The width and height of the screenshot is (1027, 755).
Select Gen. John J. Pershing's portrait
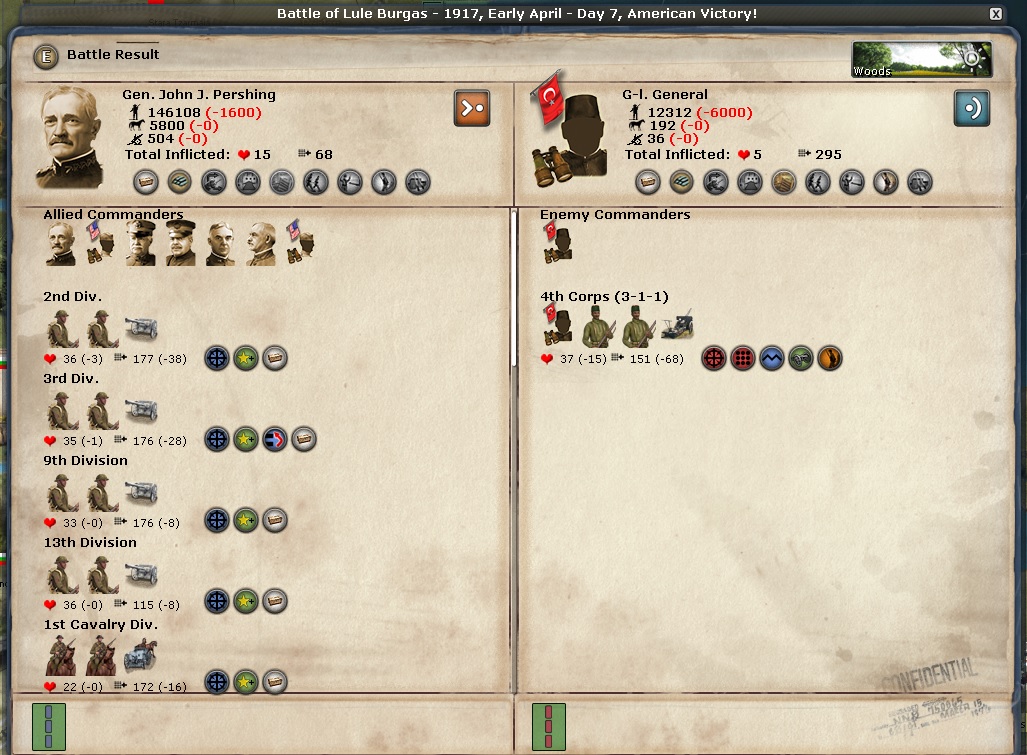[x=70, y=137]
